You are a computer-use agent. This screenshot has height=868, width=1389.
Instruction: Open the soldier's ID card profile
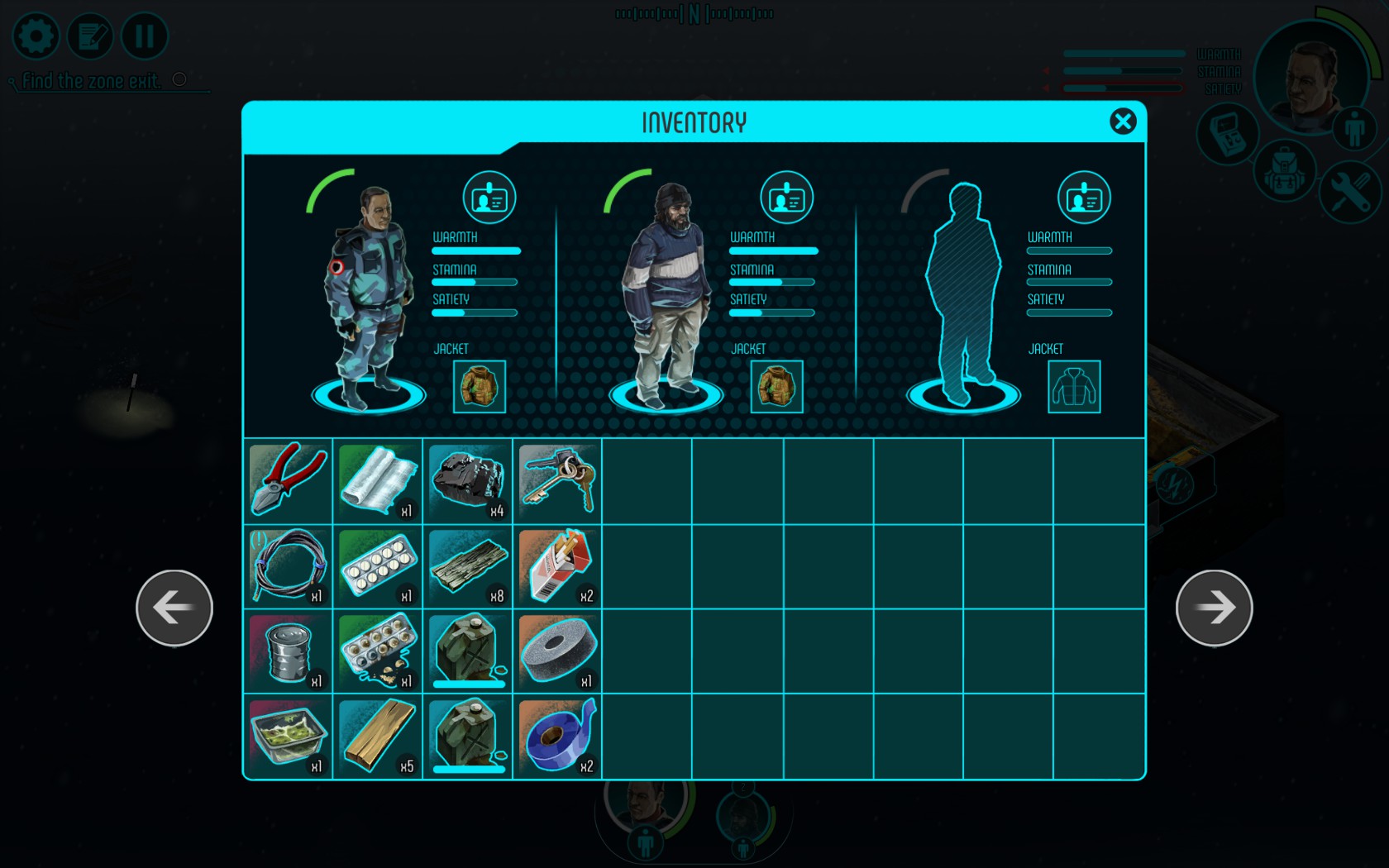(489, 198)
